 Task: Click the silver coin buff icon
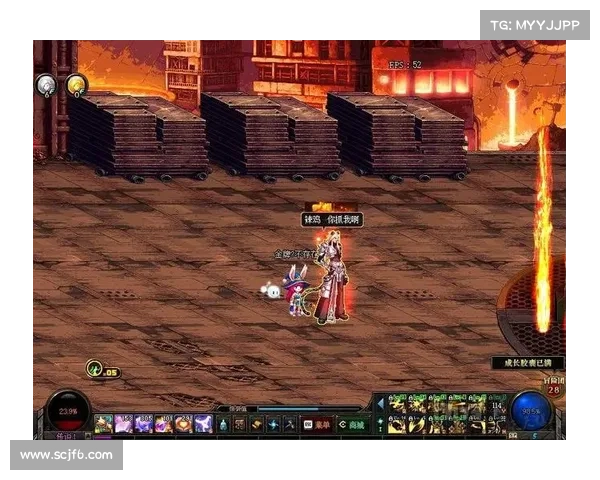click(46, 85)
